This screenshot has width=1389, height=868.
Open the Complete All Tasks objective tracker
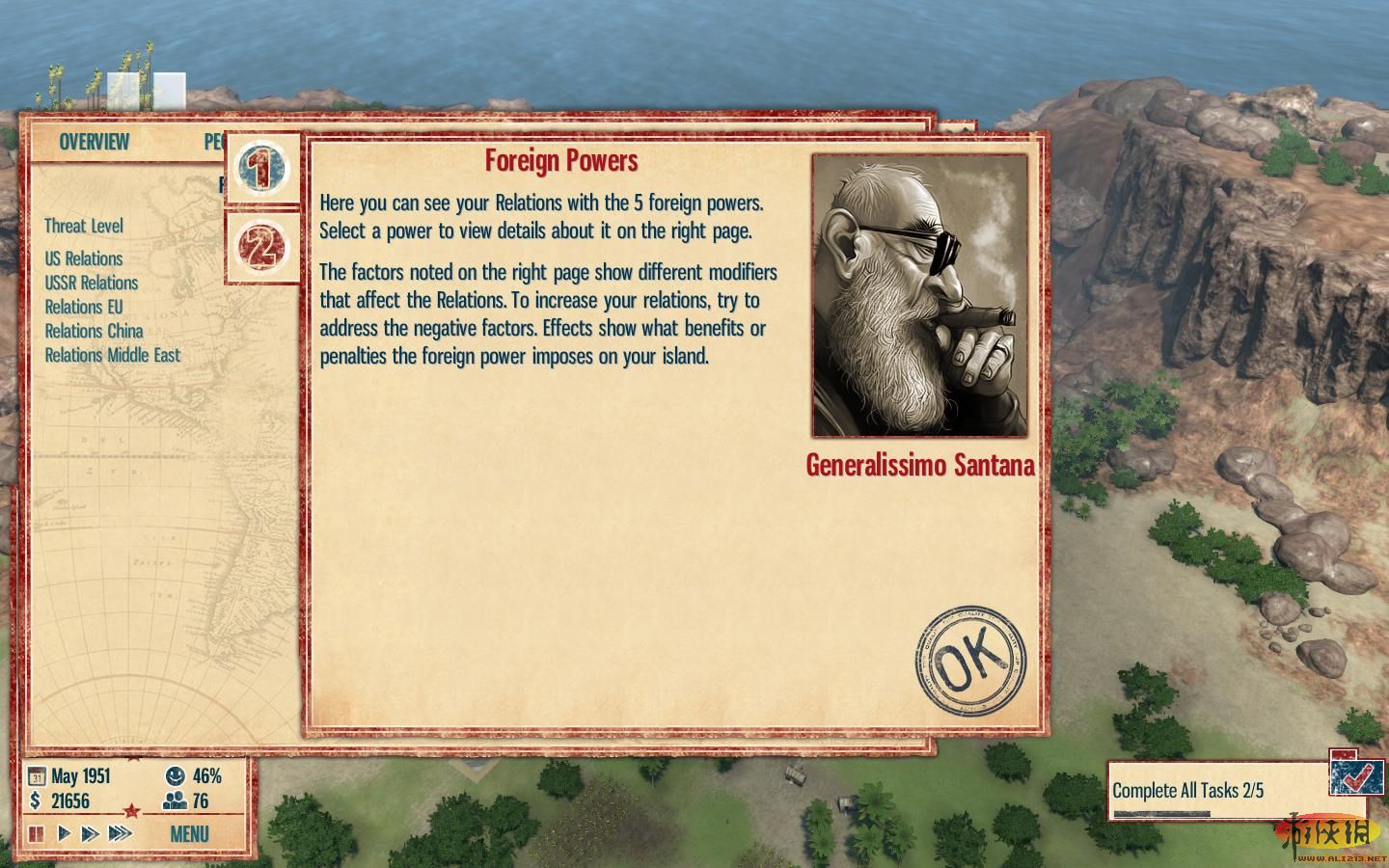pyautogui.click(x=1187, y=791)
